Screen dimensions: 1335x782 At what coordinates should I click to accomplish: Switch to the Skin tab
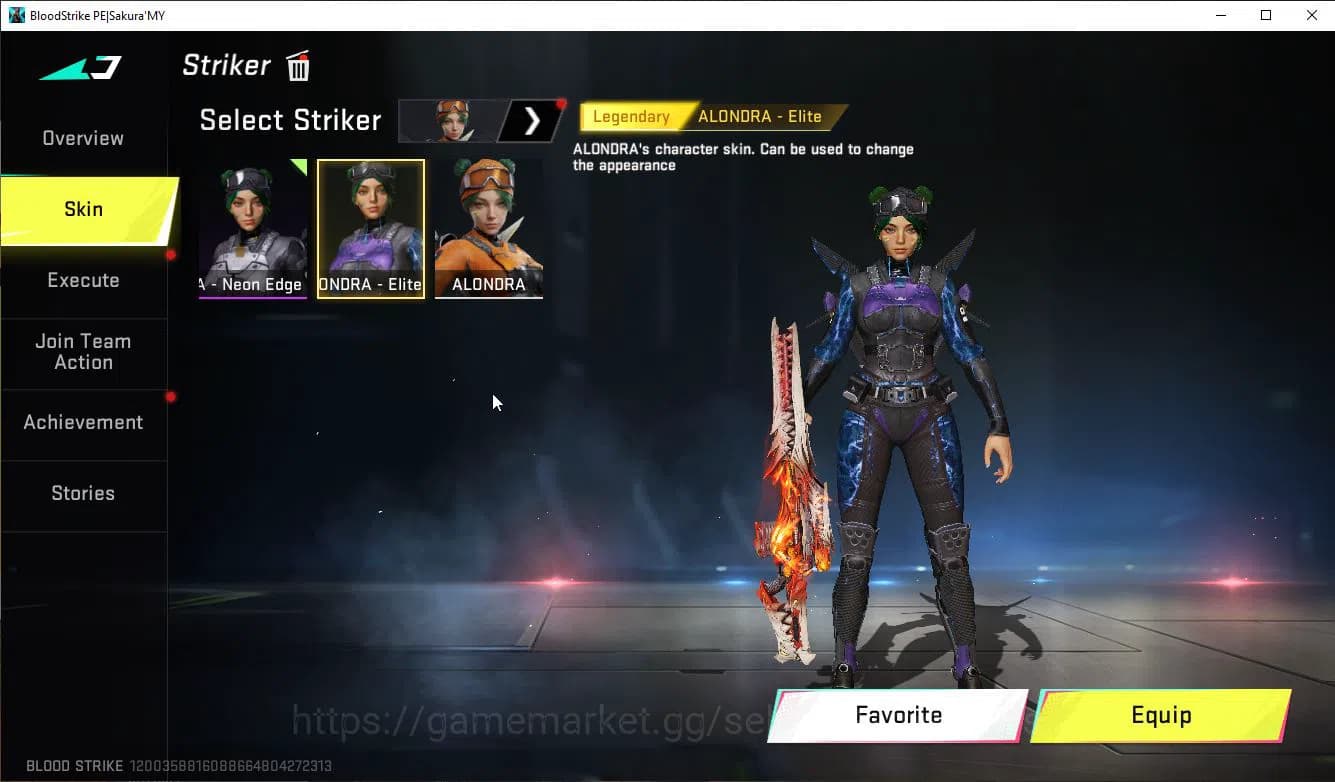point(83,209)
